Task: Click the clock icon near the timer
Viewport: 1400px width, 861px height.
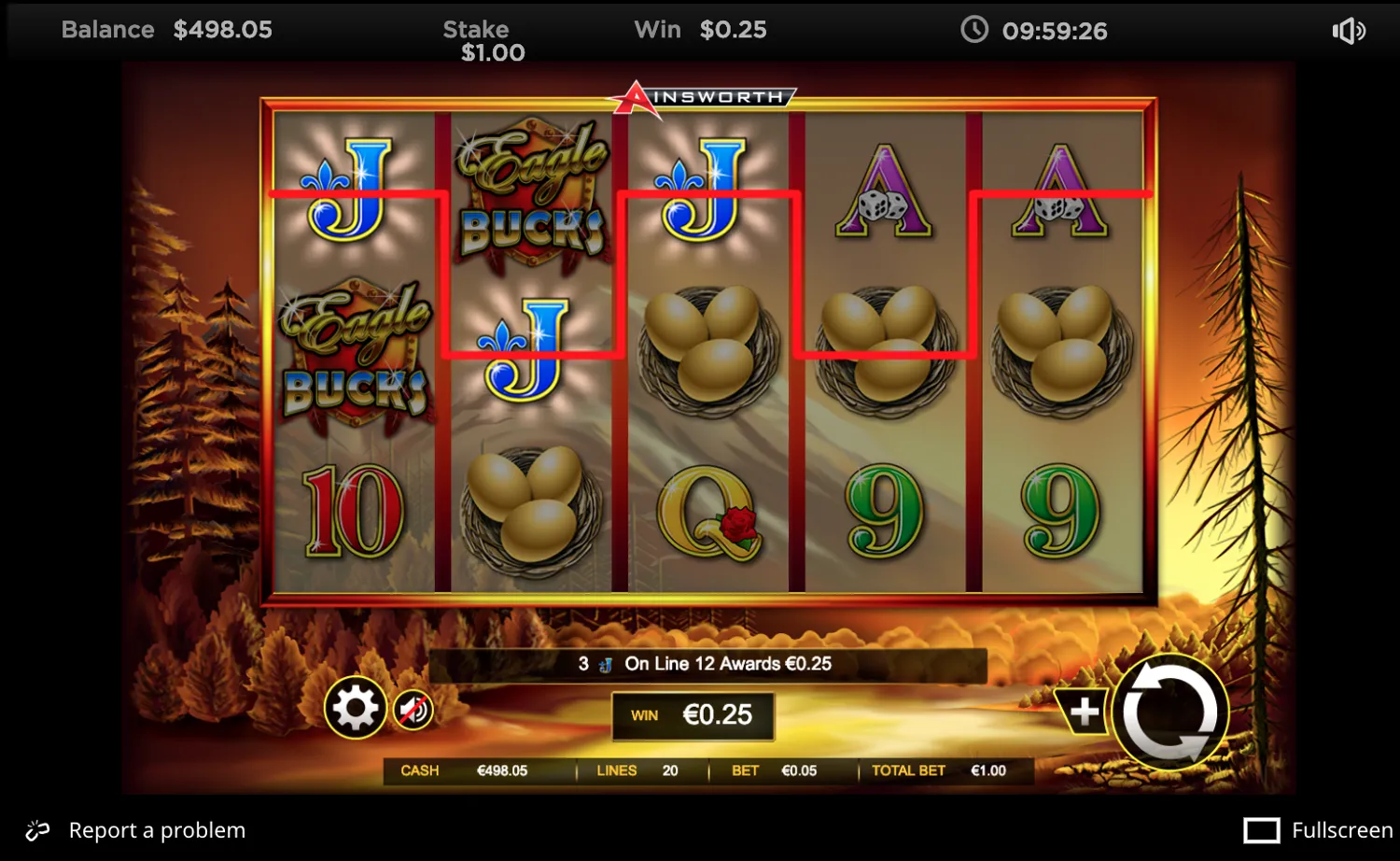Action: [973, 30]
